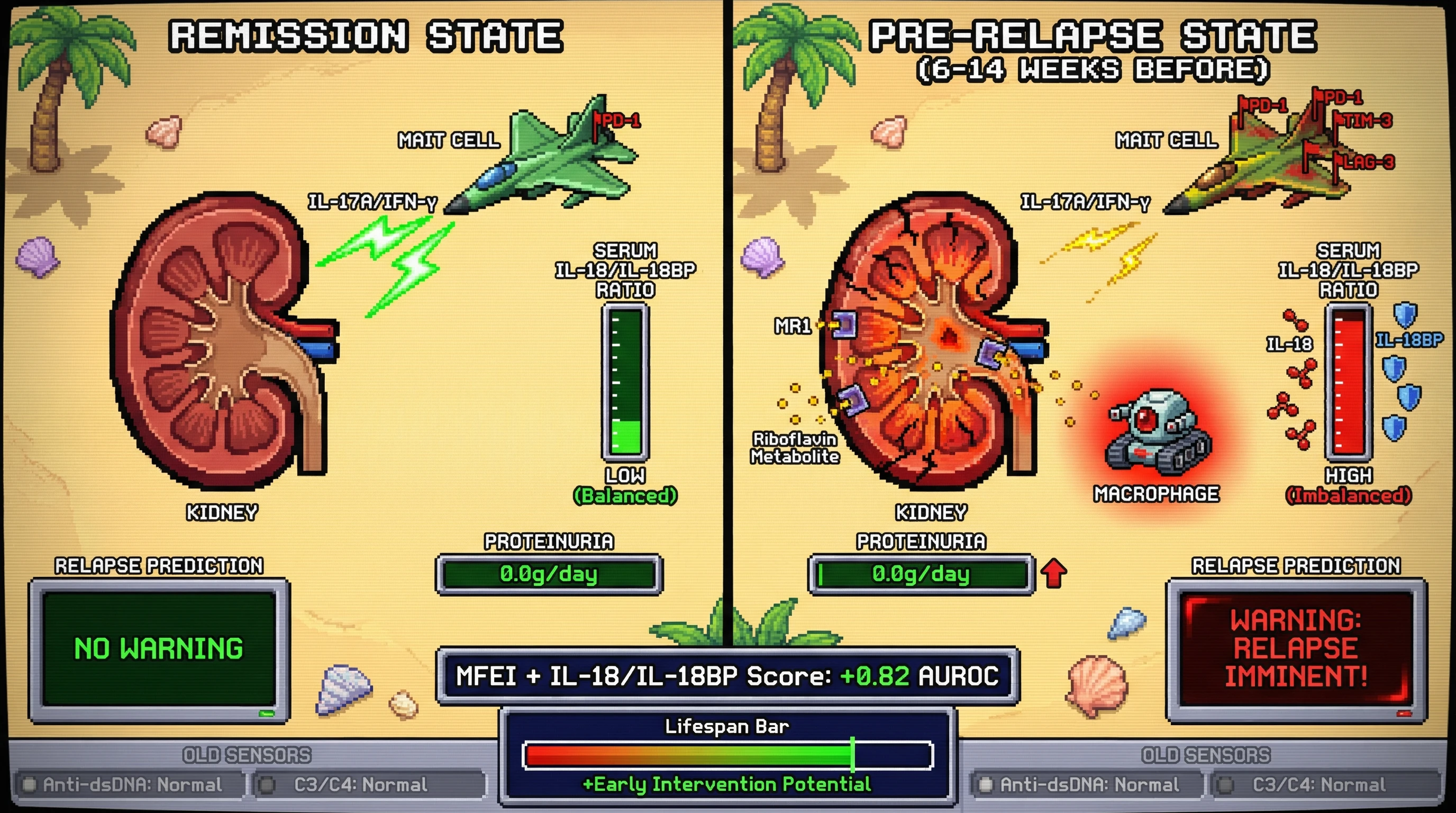Select the WARNING: RELAPSE IMMINENT monitor
This screenshot has height=813, width=1456.
(1296, 649)
